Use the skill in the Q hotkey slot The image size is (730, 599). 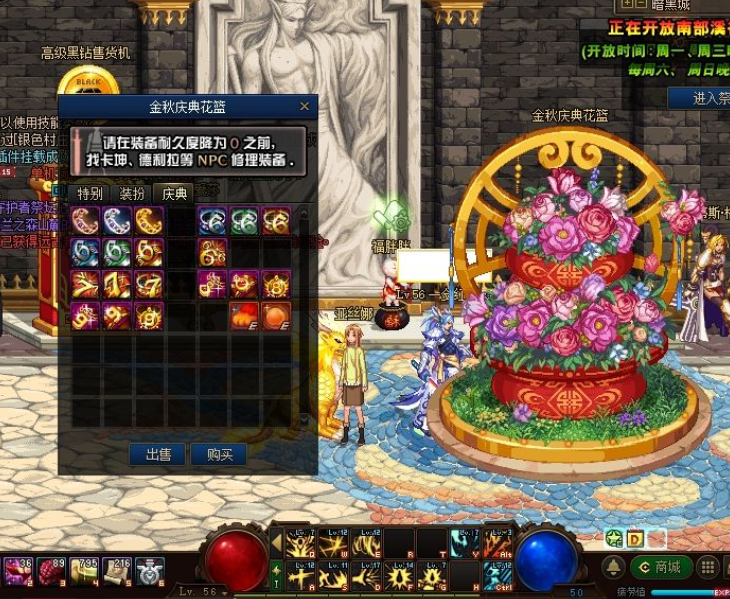(301, 543)
